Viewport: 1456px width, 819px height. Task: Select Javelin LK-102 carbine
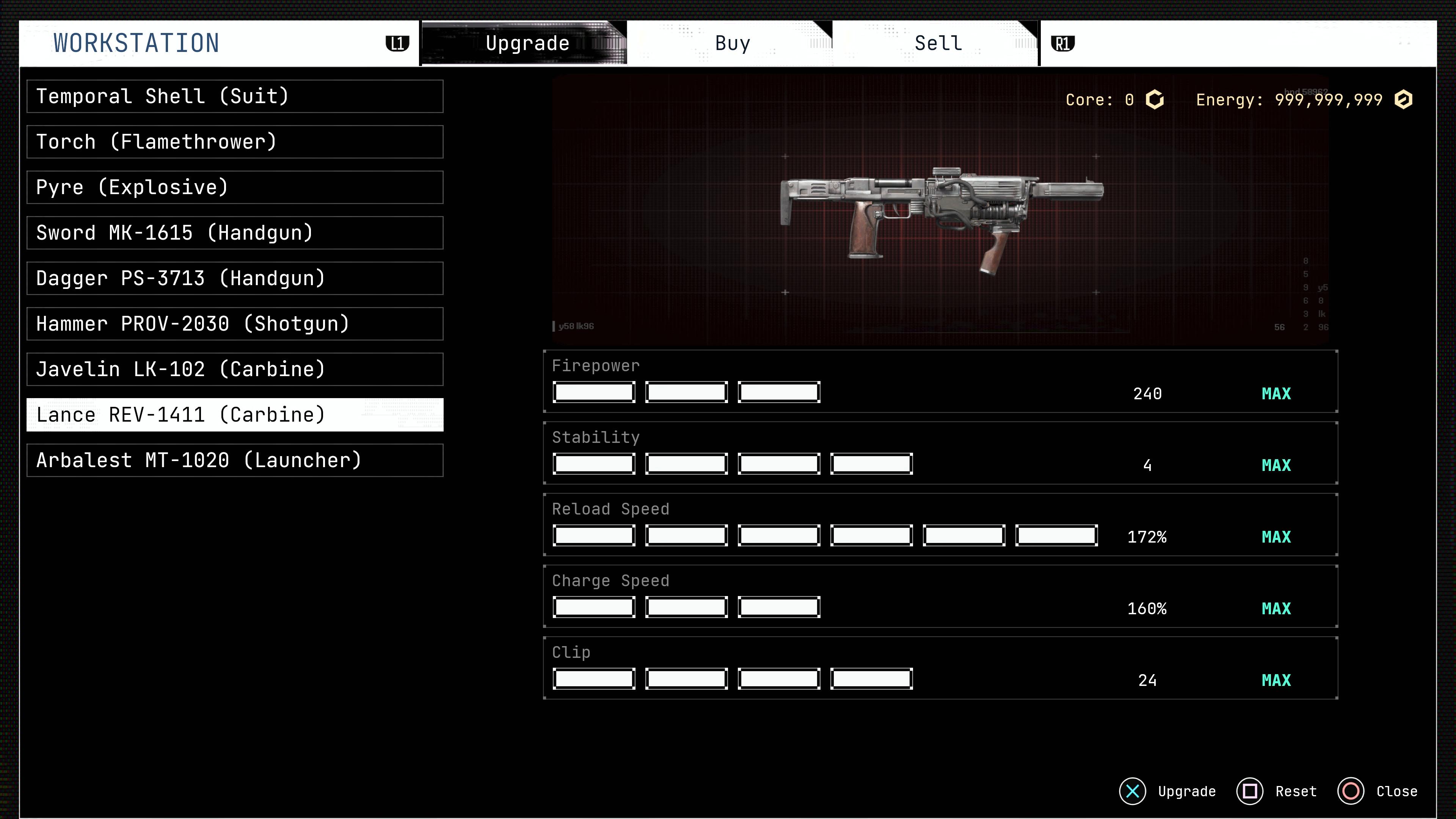pos(235,370)
